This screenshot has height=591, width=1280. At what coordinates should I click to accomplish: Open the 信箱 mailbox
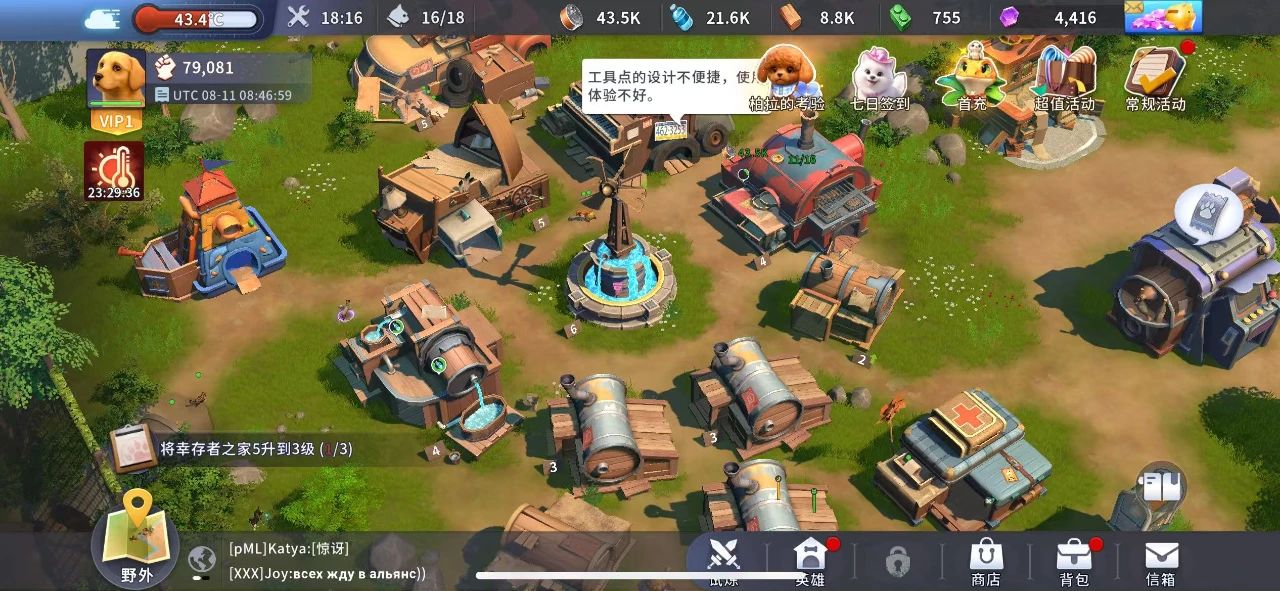(1161, 562)
